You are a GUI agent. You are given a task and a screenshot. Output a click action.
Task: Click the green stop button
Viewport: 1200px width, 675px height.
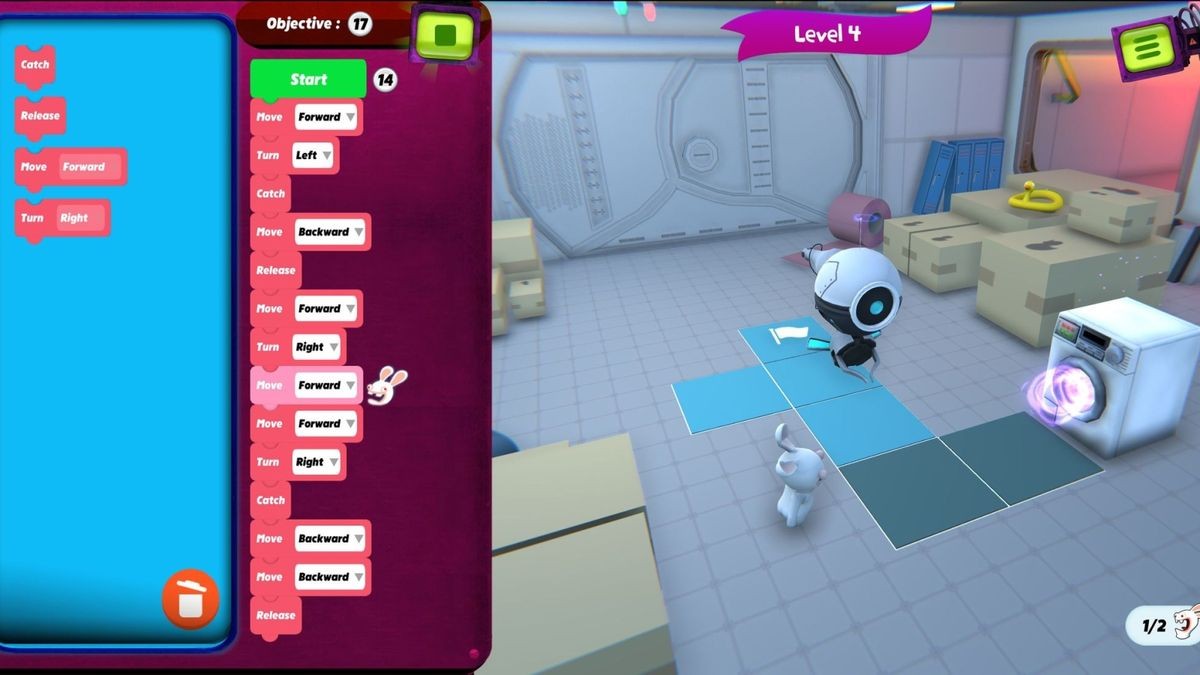point(445,36)
